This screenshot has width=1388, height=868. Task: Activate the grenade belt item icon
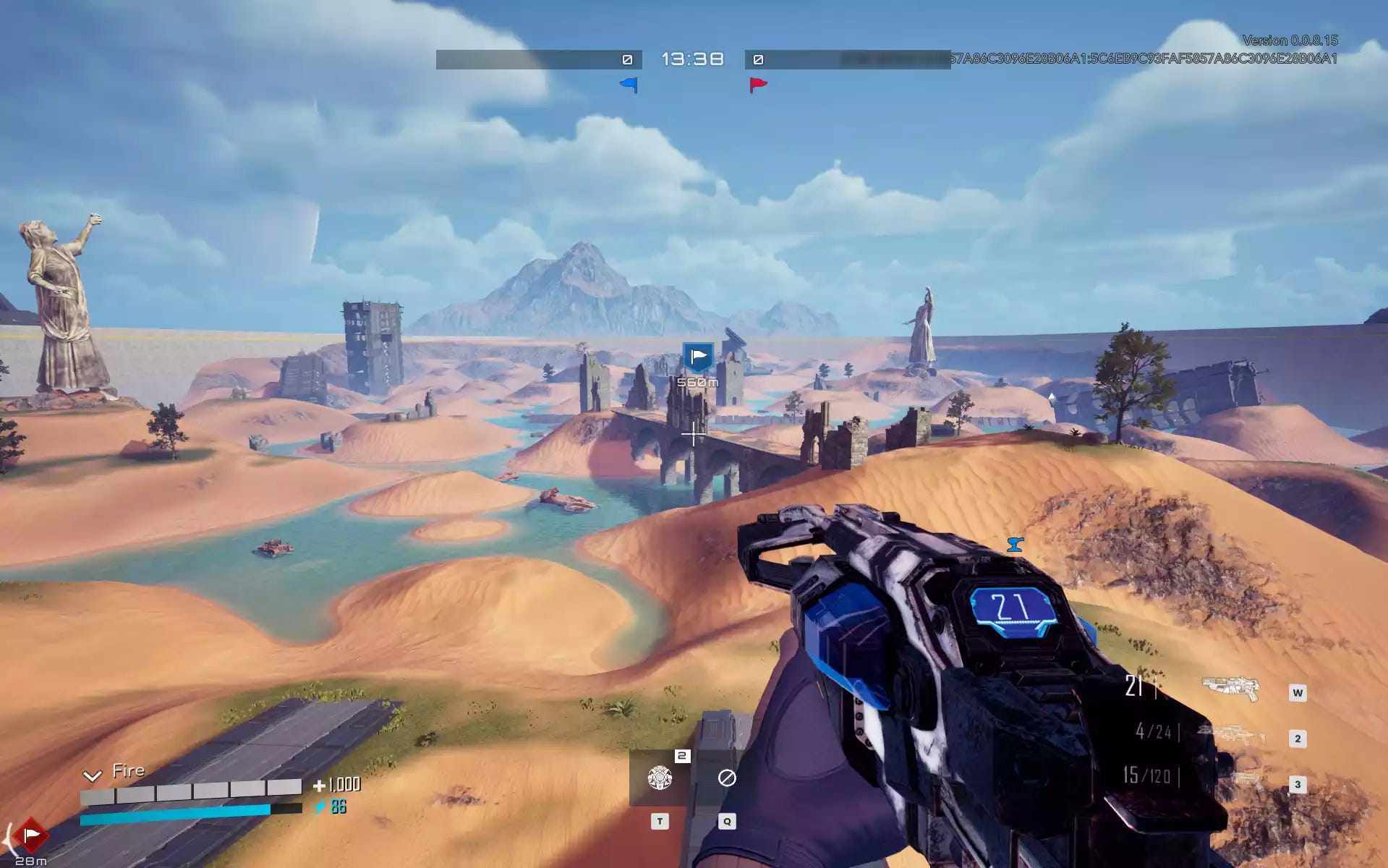click(660, 778)
